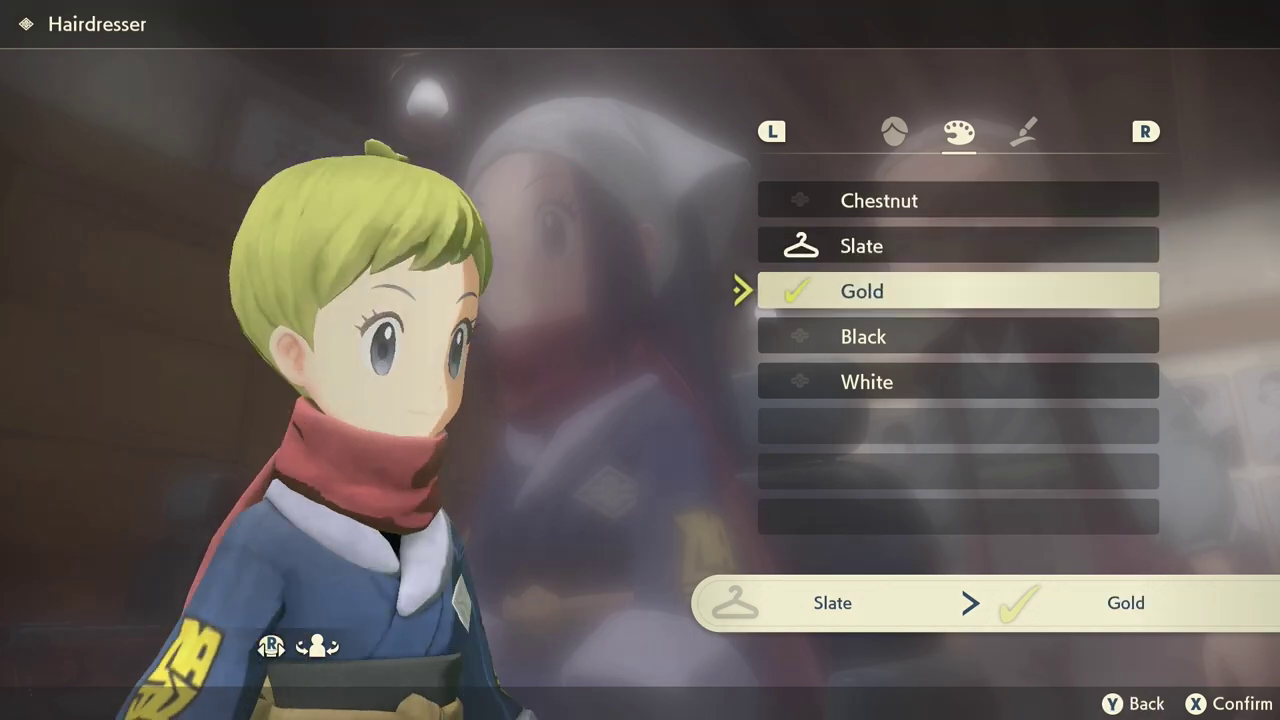Screen dimensions: 1280x720
Task: Switch to the hairstyle head tab
Action: pyautogui.click(x=894, y=132)
